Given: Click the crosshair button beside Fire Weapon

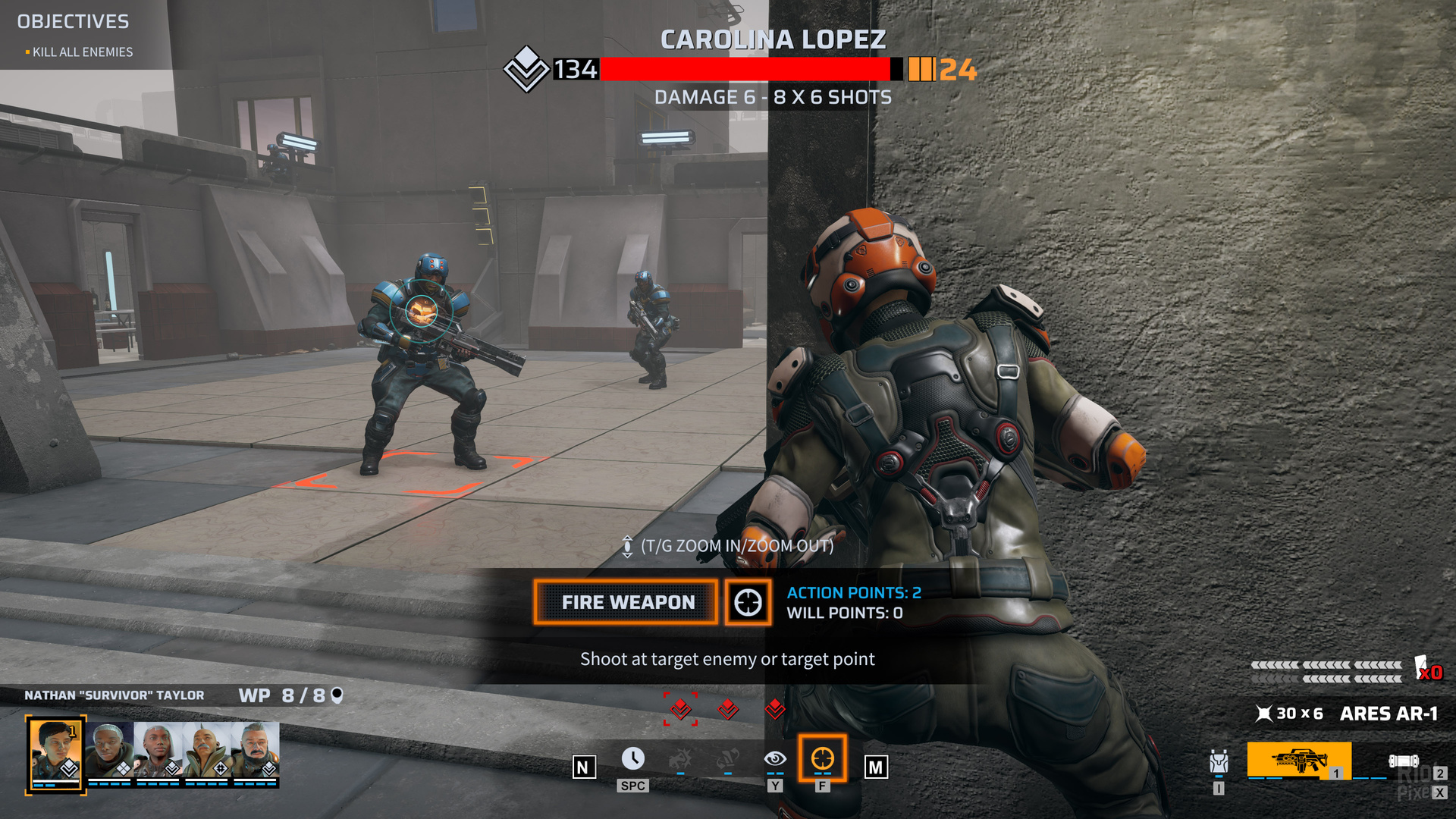Looking at the screenshot, I should coord(748,603).
